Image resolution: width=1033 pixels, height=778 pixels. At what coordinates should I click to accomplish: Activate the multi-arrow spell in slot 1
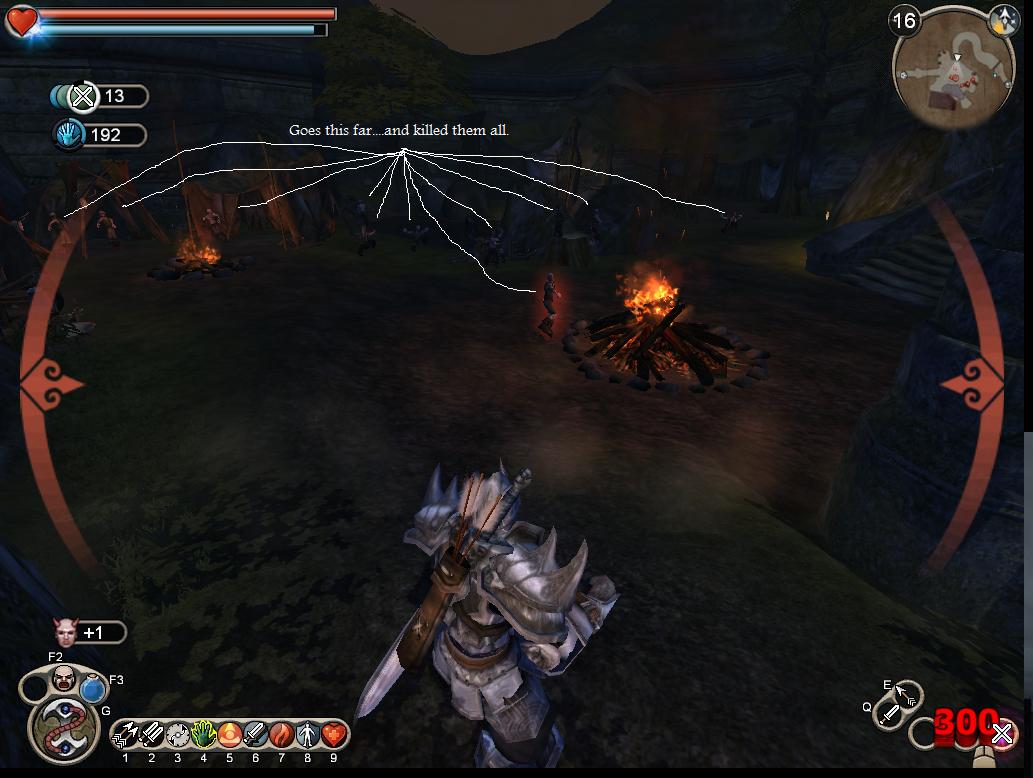pos(126,736)
